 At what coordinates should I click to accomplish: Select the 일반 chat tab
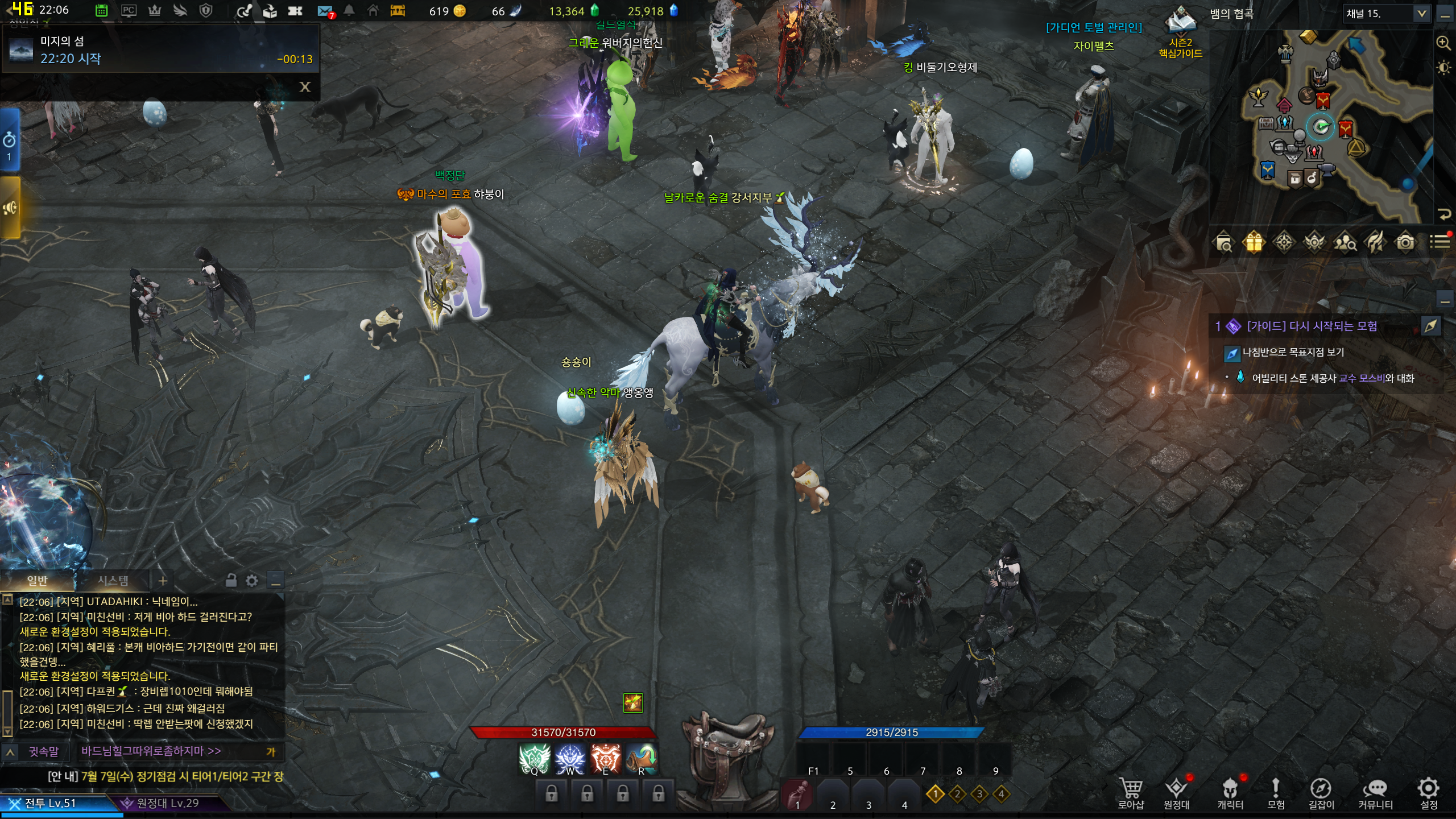pos(38,581)
